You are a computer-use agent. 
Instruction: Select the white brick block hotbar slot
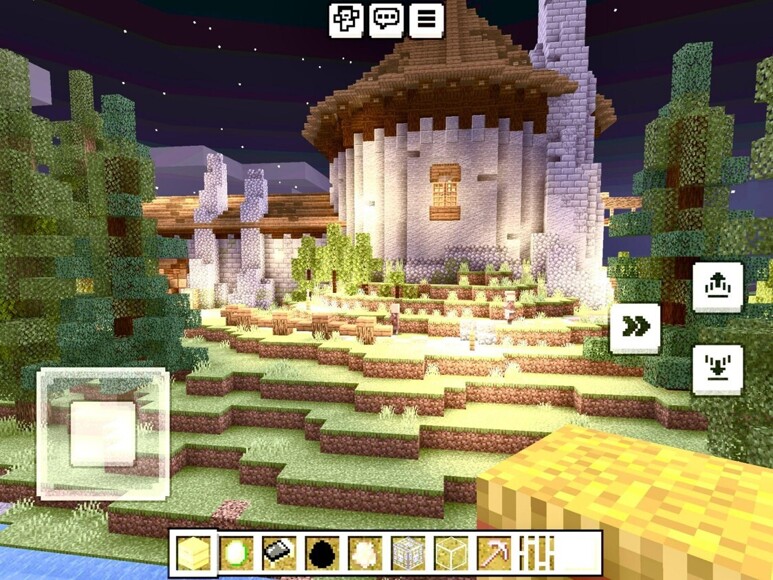pos(408,553)
